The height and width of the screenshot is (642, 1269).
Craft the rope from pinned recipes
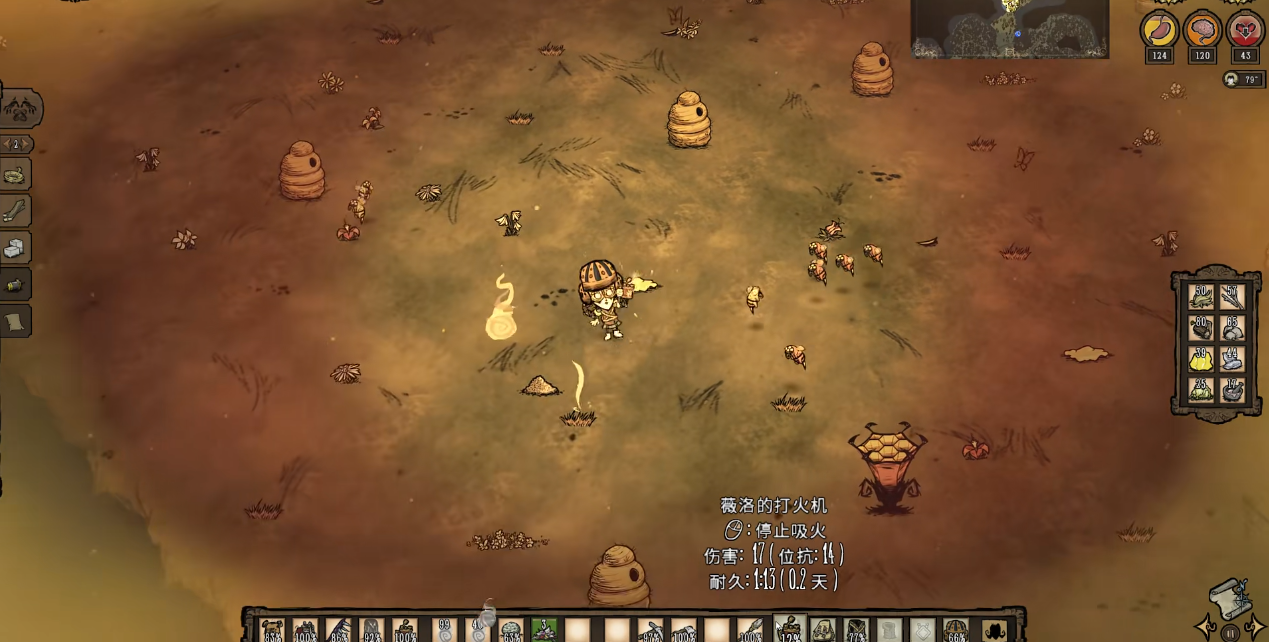pyautogui.click(x=15, y=175)
